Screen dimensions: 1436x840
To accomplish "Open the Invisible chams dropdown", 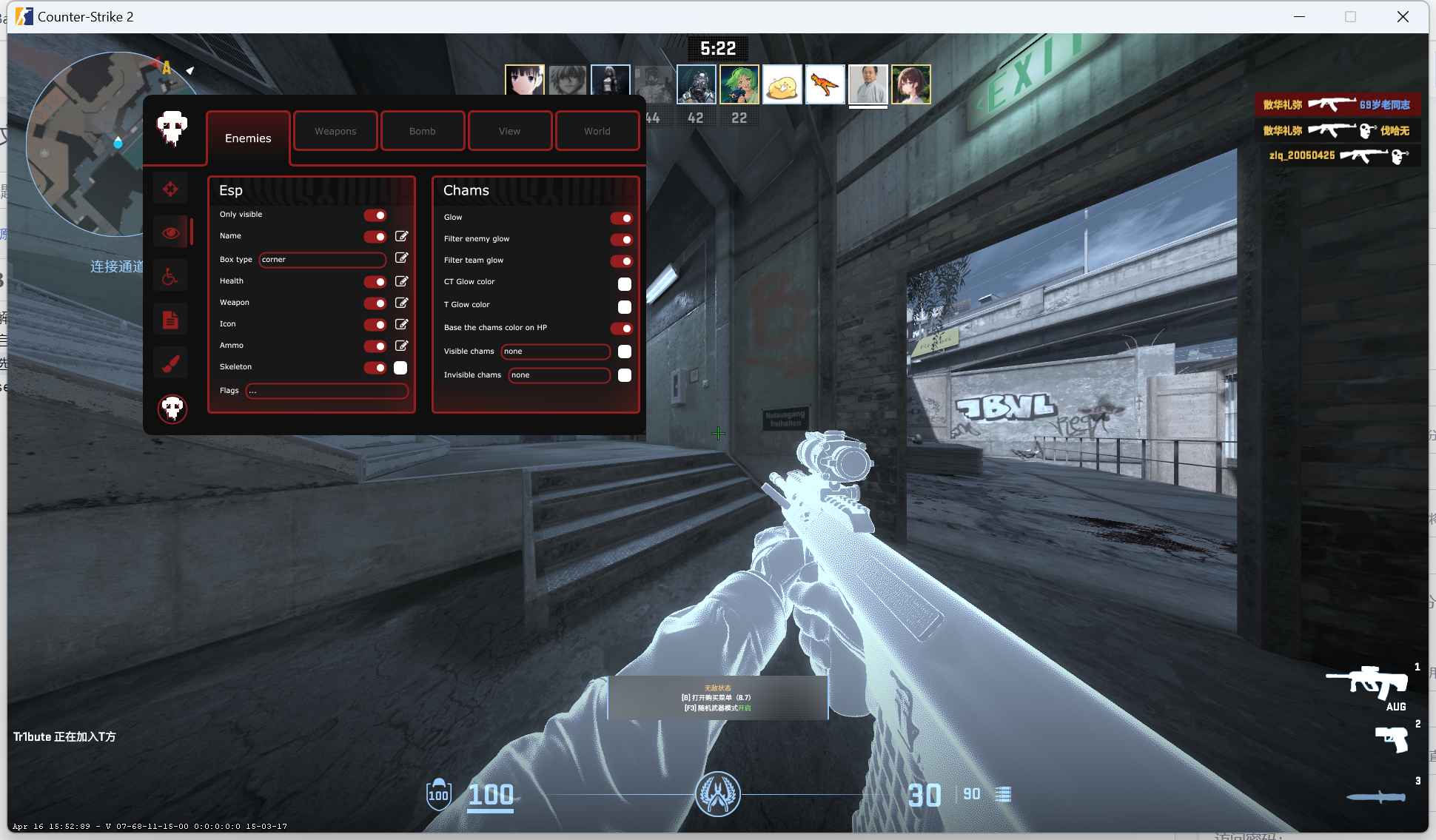I will [x=559, y=375].
